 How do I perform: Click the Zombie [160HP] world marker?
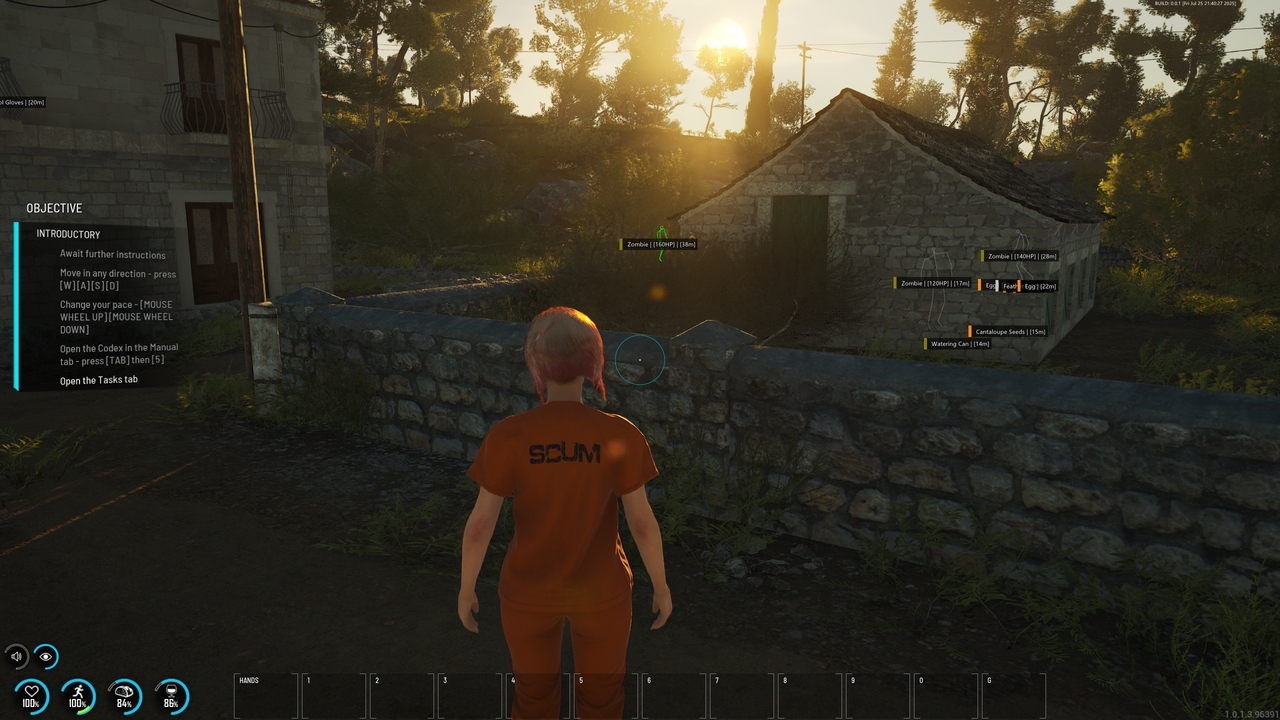click(656, 243)
